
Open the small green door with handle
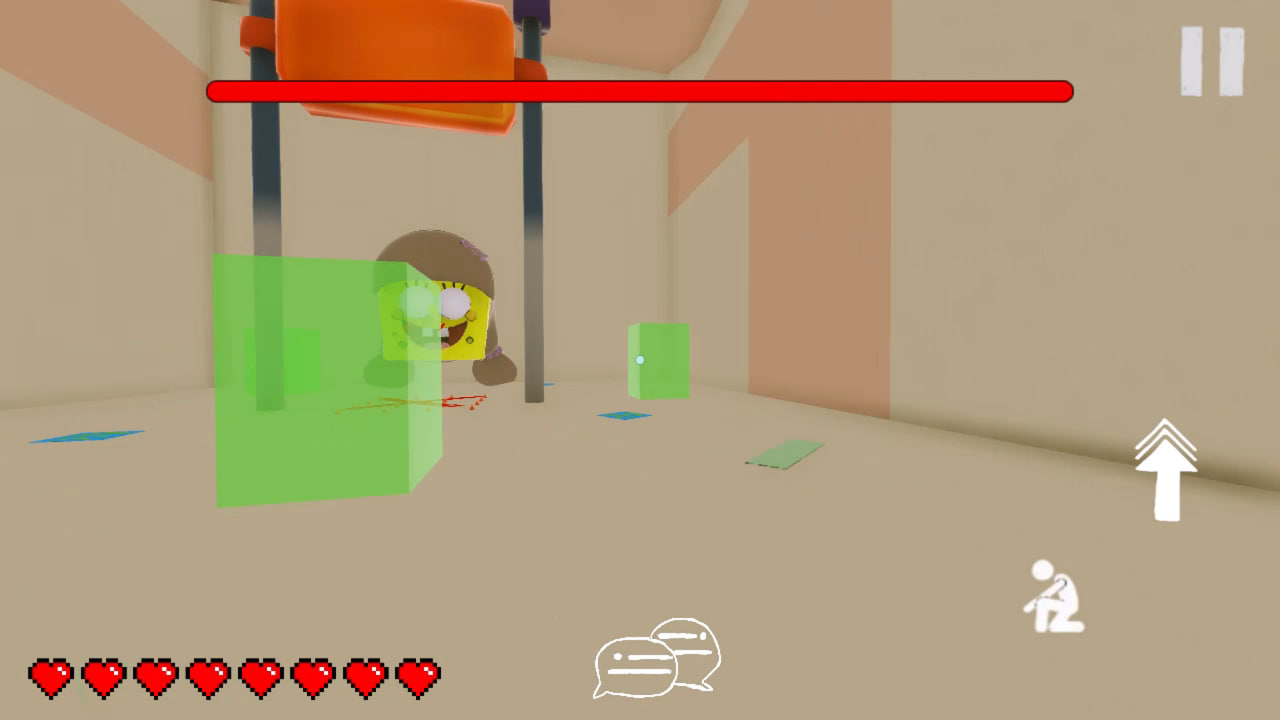[660, 360]
